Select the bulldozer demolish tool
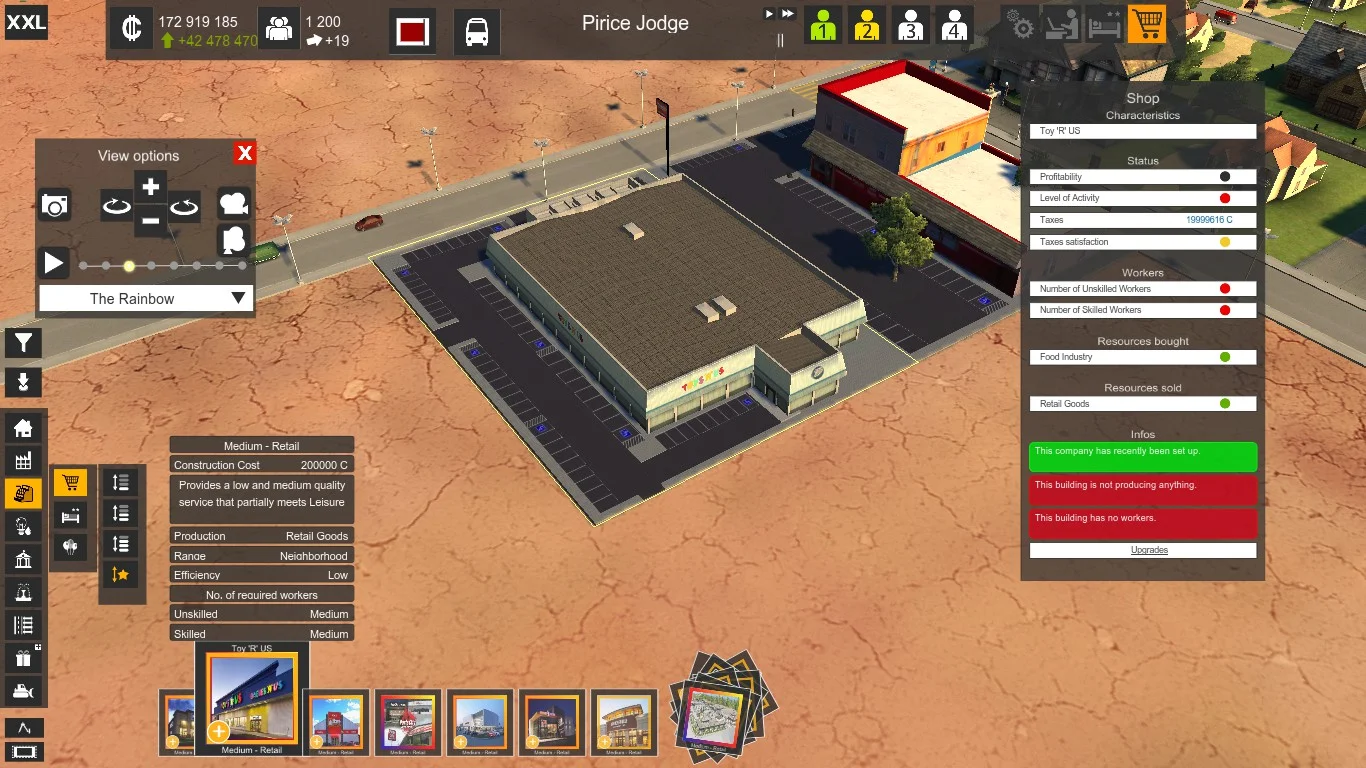This screenshot has height=768, width=1366. (x=23, y=690)
